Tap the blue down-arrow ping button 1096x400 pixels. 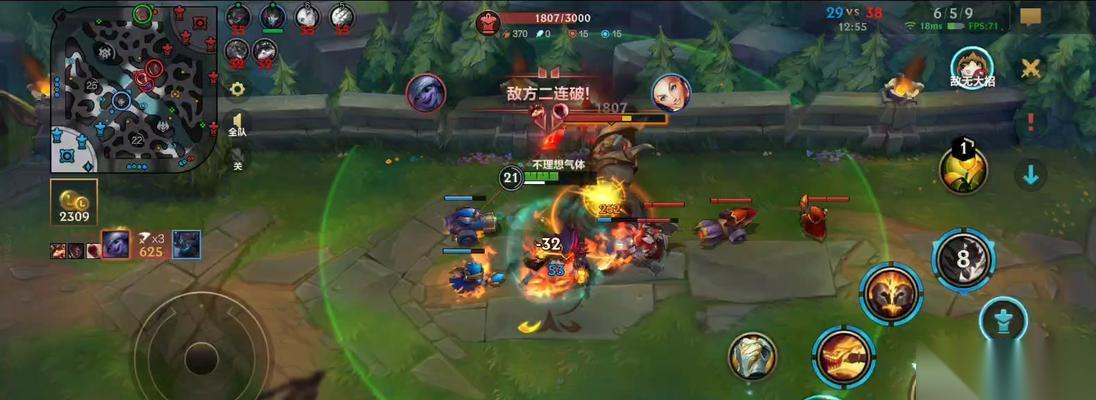(x=1031, y=175)
